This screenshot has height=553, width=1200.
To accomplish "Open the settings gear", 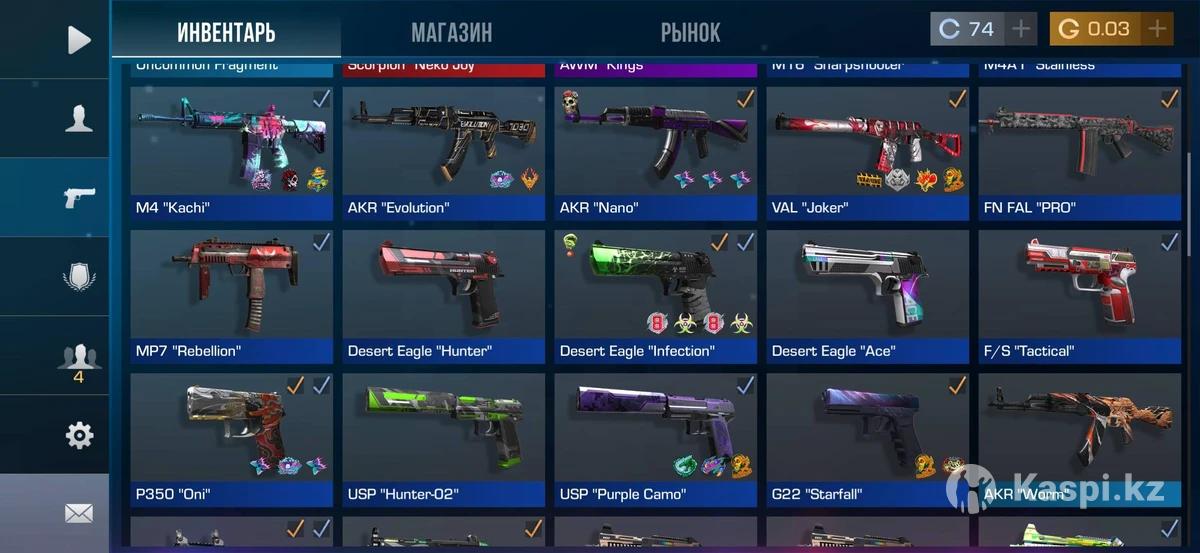I will pyautogui.click(x=78, y=435).
